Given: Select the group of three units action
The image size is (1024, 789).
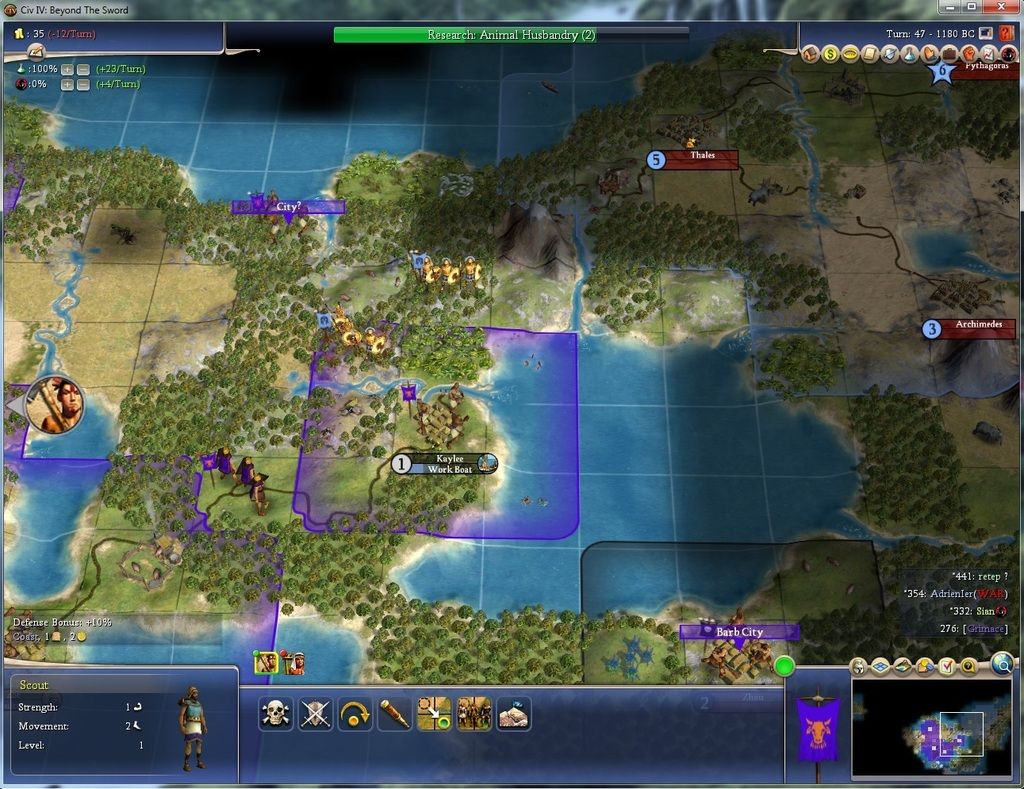Looking at the screenshot, I should 474,714.
